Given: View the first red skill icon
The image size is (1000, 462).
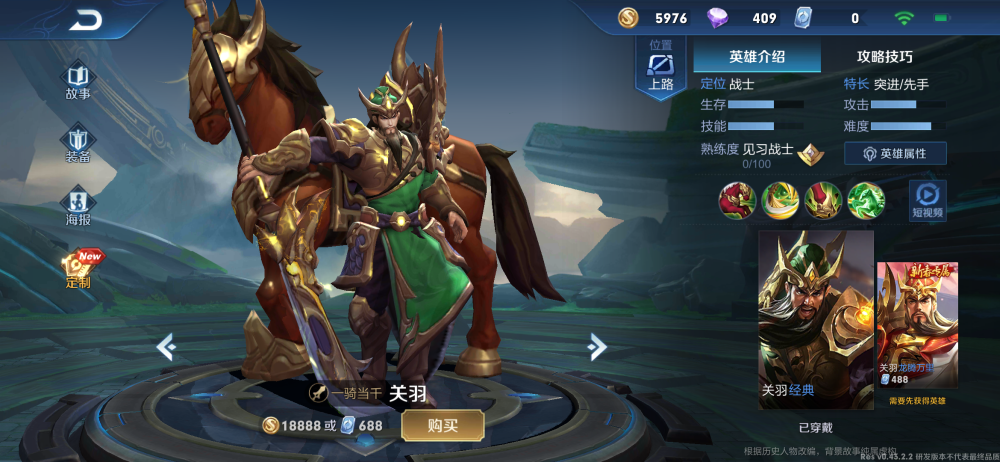Looking at the screenshot, I should click(737, 201).
